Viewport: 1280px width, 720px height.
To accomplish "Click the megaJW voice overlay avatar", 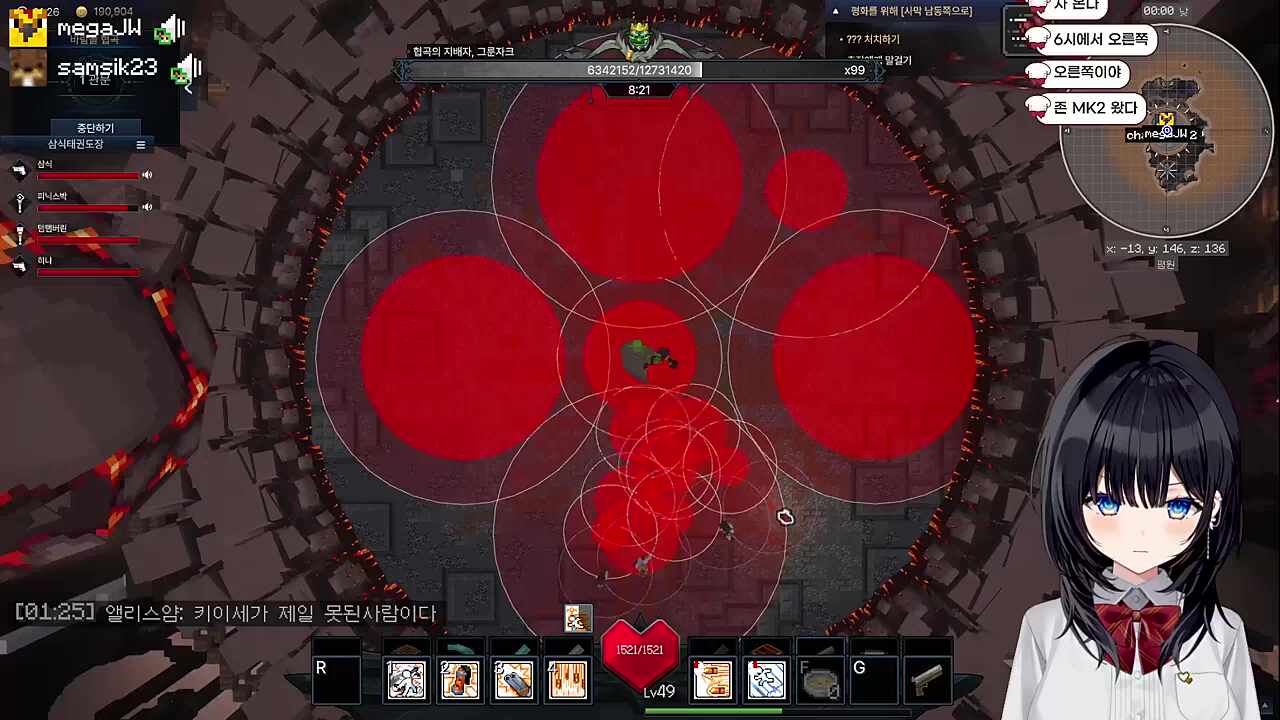I will (27, 29).
